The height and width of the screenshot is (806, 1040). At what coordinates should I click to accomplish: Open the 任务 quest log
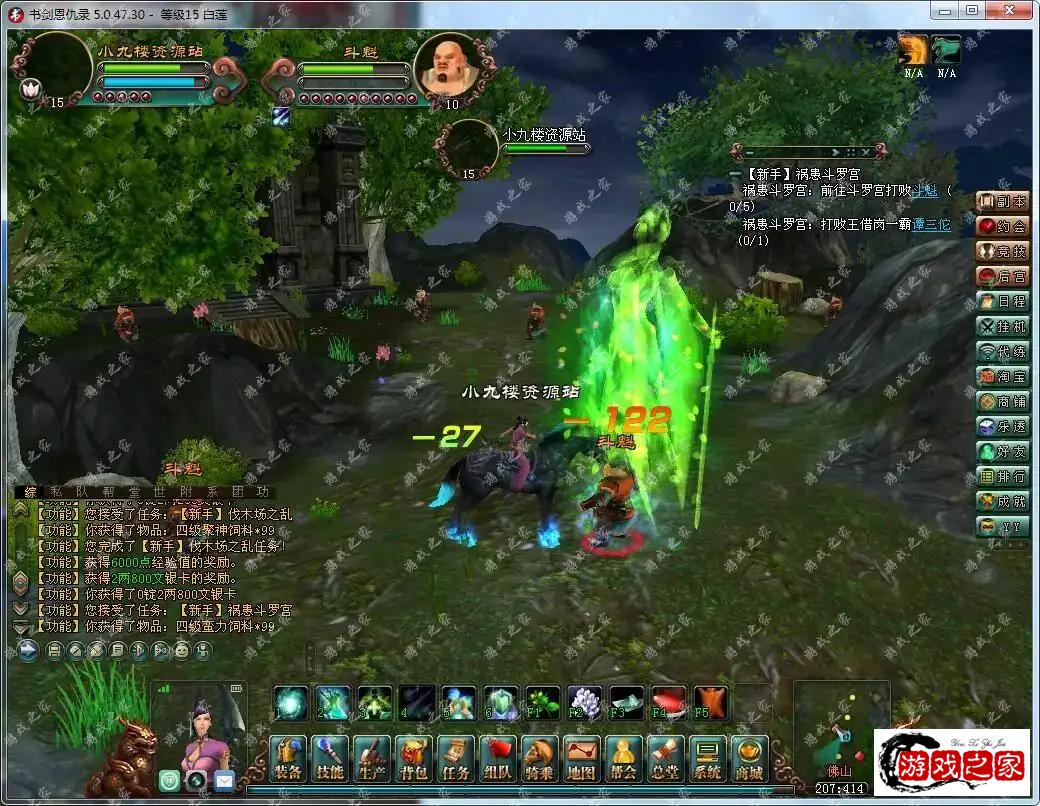tap(456, 759)
